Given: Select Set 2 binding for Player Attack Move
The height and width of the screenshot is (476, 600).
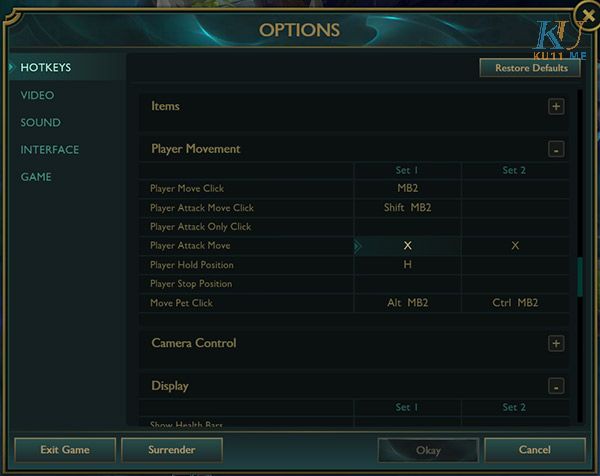Looking at the screenshot, I should point(515,246).
